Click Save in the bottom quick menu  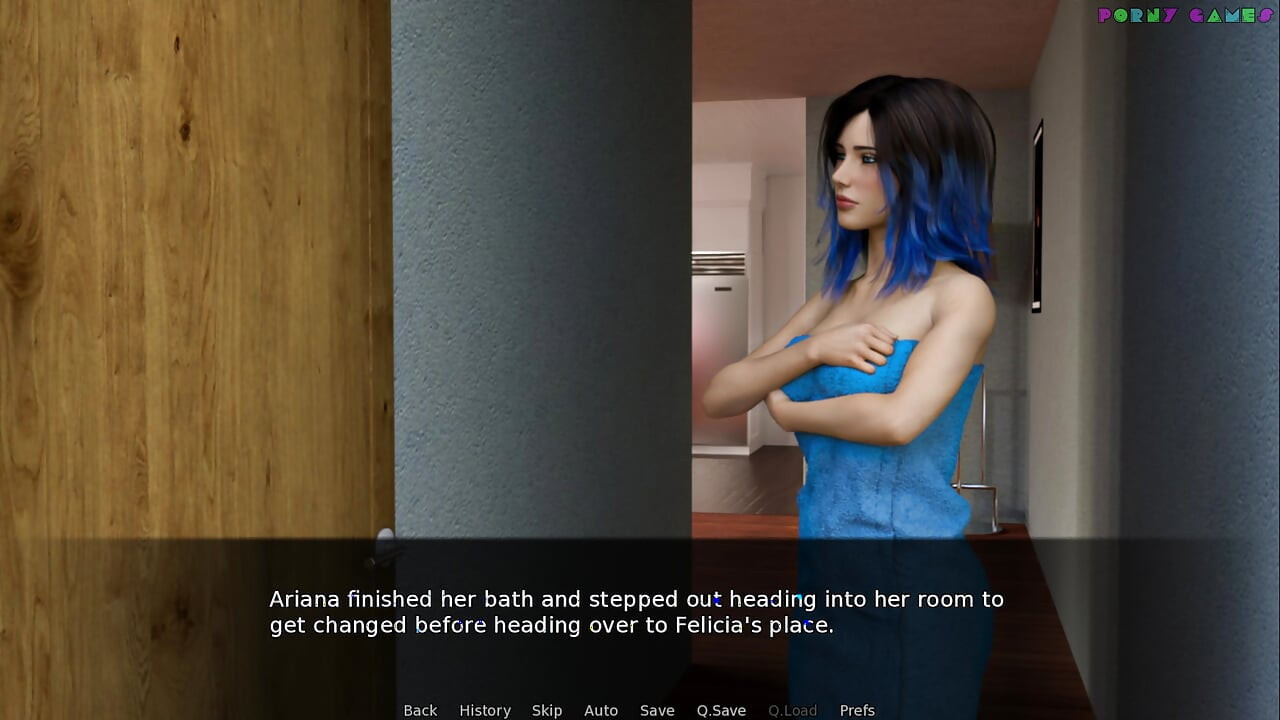point(657,710)
